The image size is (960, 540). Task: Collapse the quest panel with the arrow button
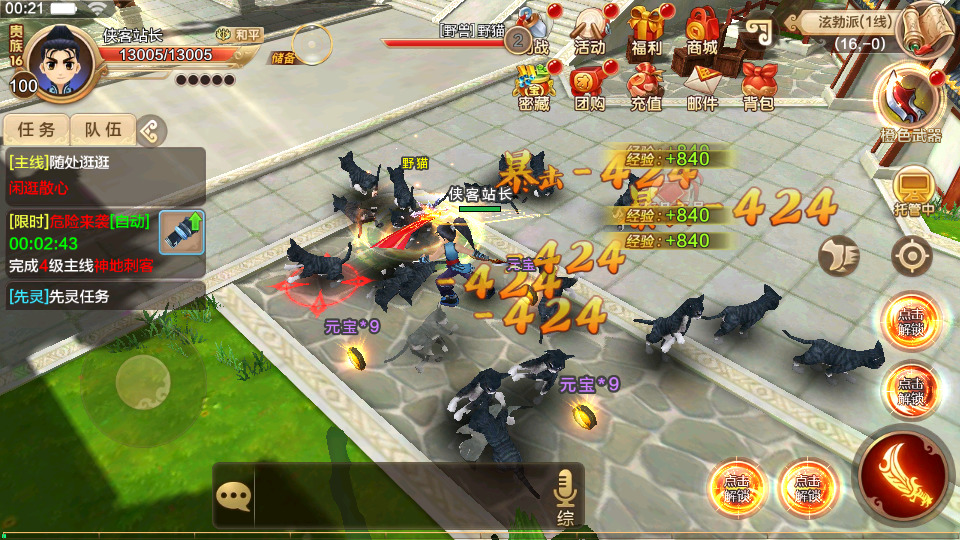150,129
